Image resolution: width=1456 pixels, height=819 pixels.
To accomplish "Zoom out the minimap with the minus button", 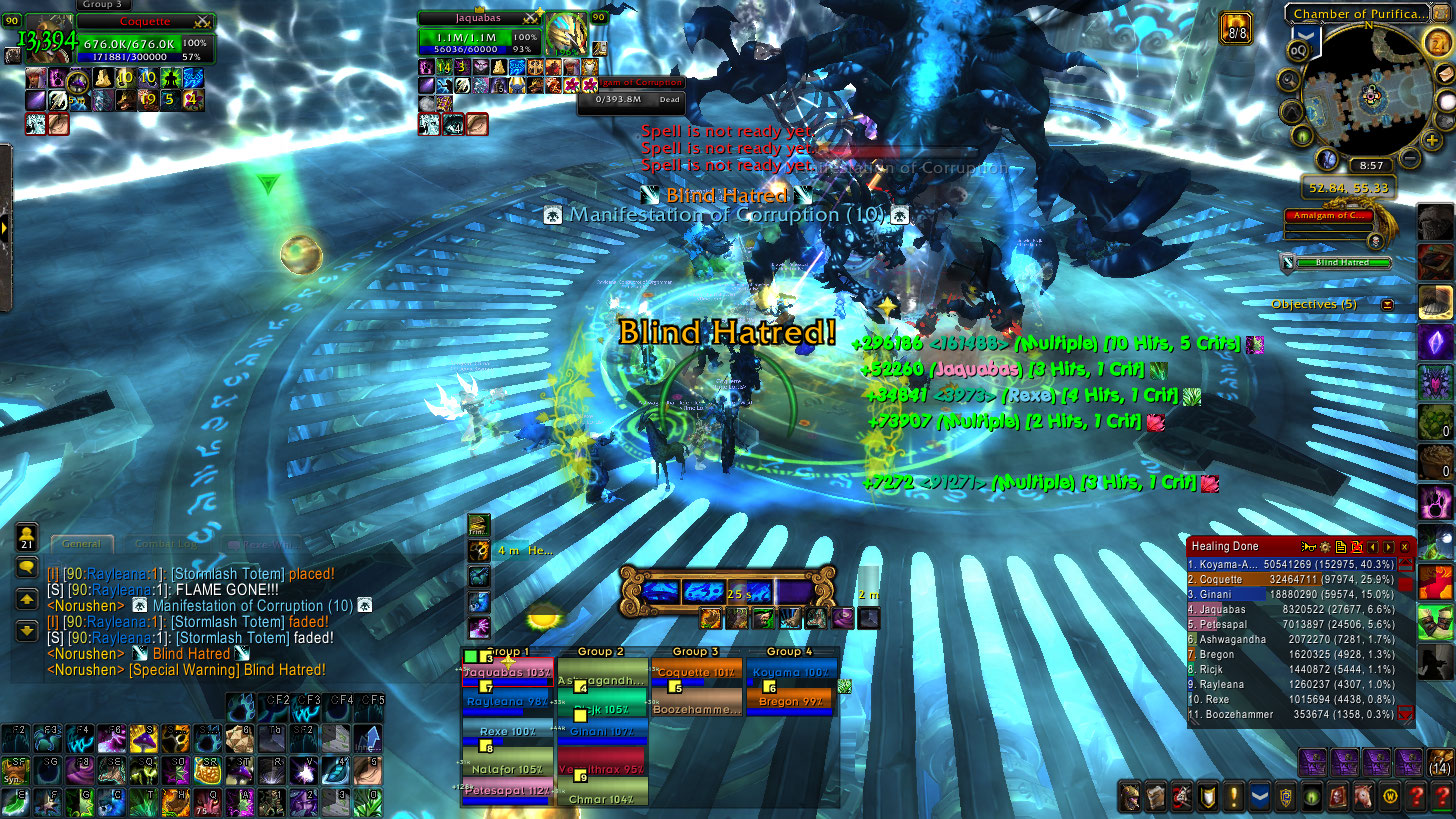I will coord(1408,157).
